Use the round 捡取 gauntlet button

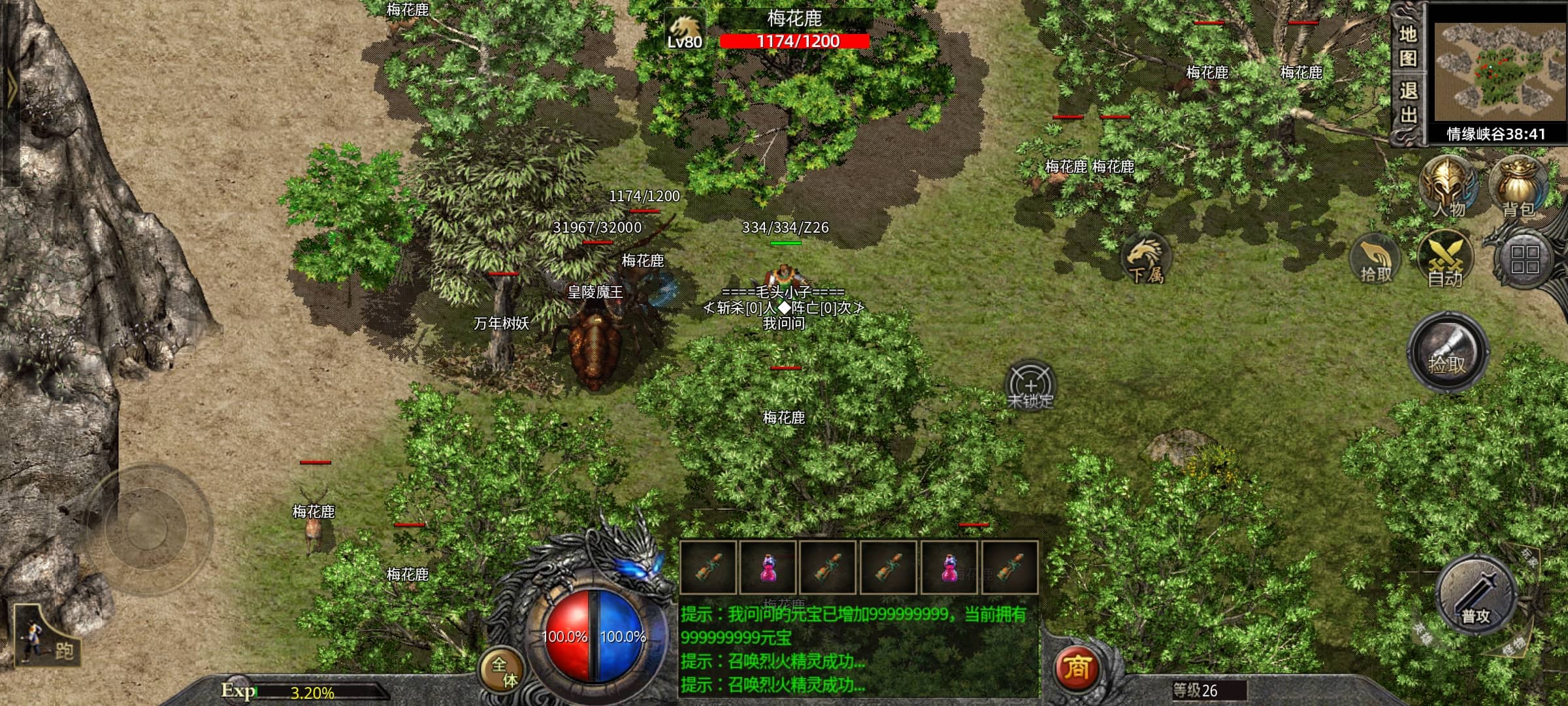(x=1448, y=353)
